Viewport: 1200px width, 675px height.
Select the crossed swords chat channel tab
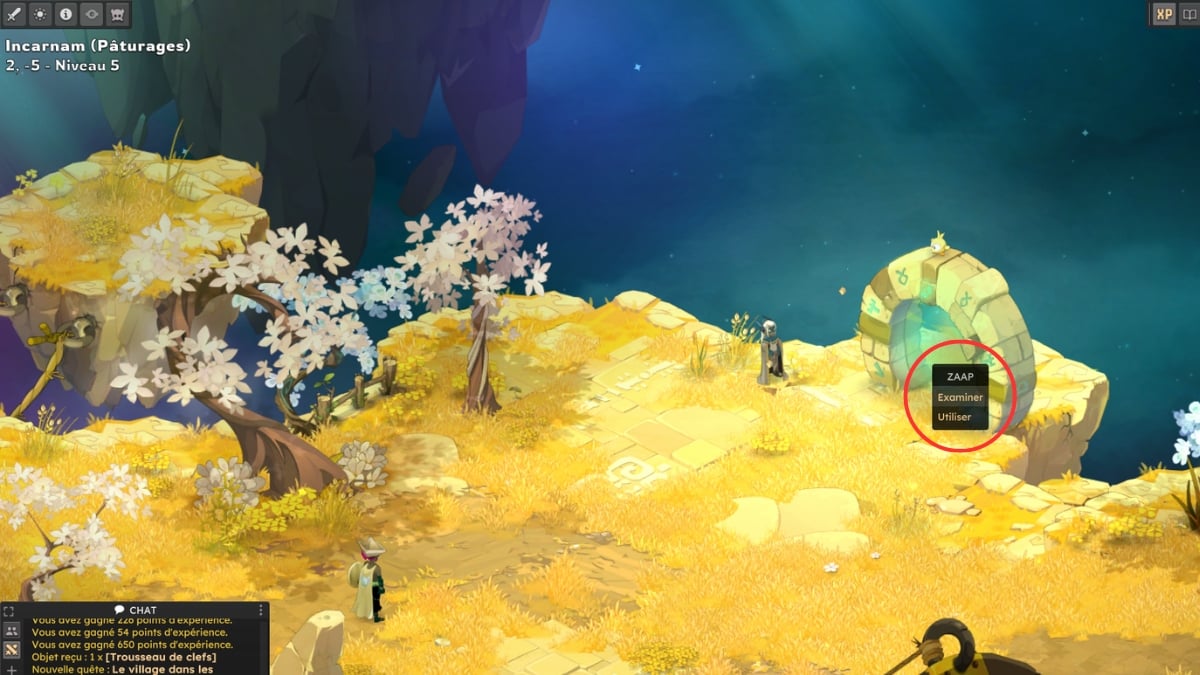11,649
